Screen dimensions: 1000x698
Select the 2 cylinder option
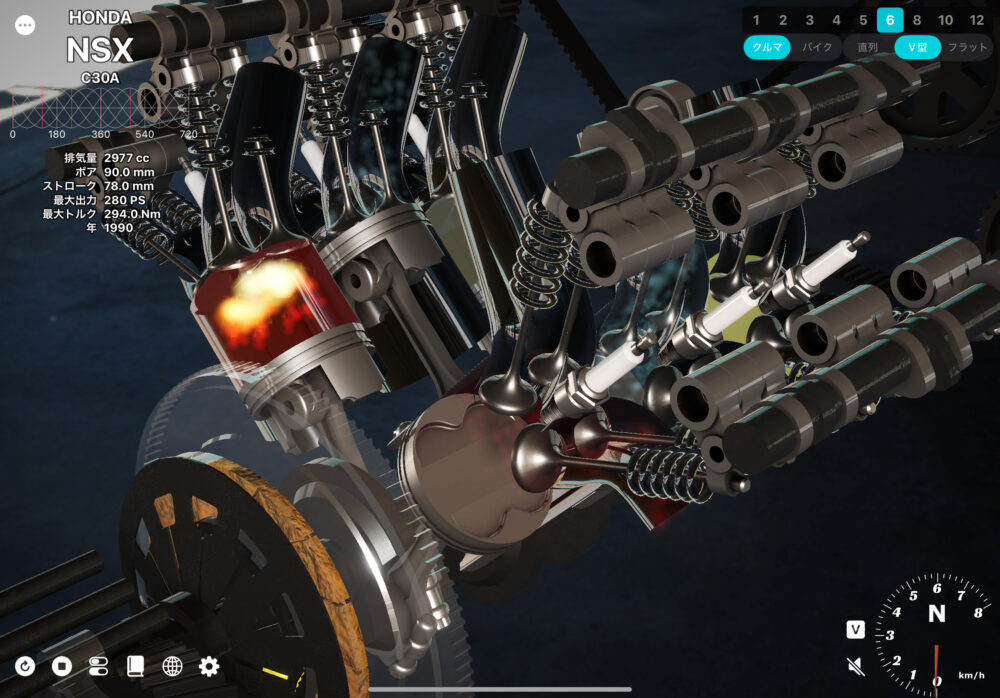[783, 20]
